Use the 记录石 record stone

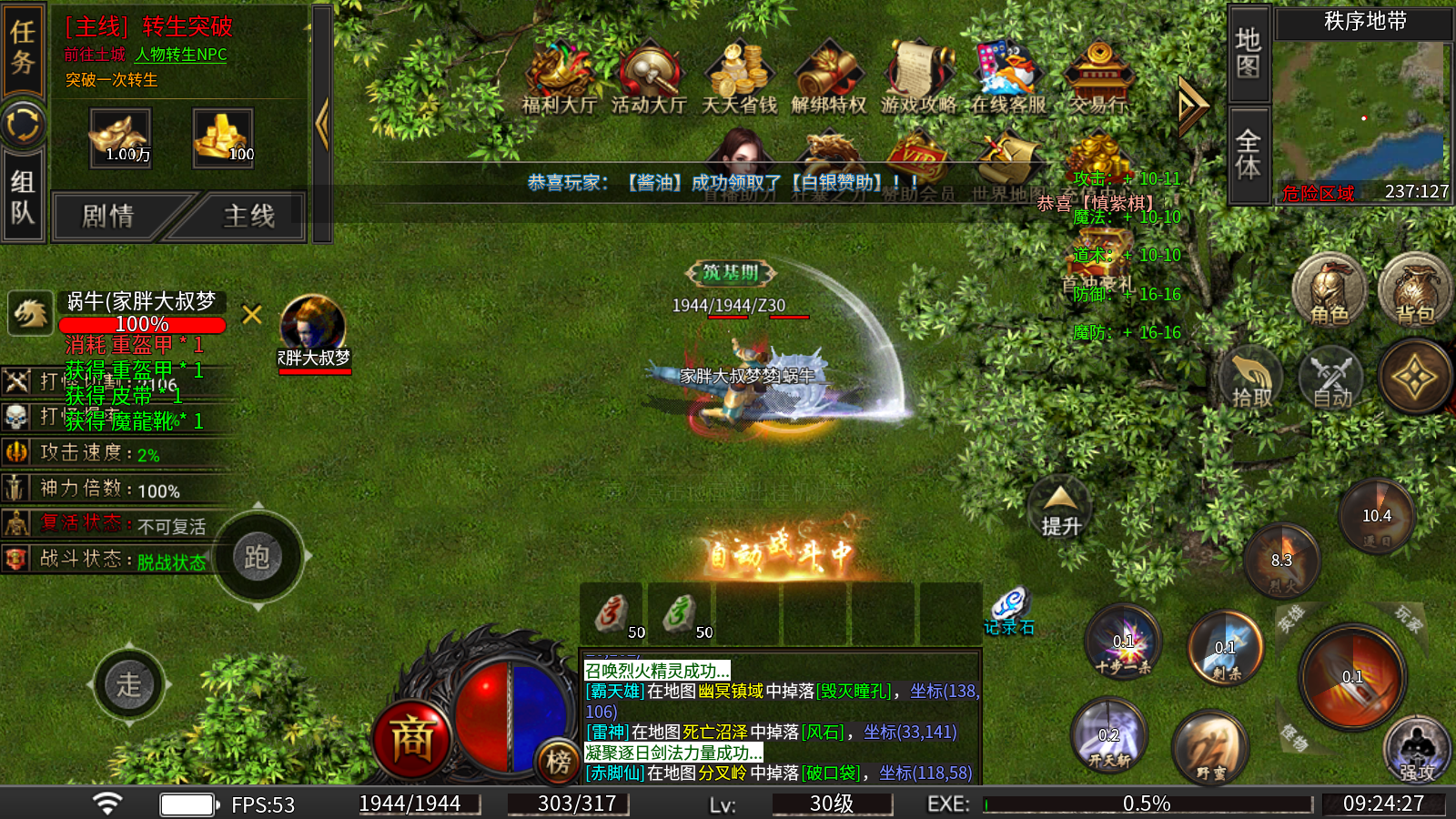pos(1009,610)
